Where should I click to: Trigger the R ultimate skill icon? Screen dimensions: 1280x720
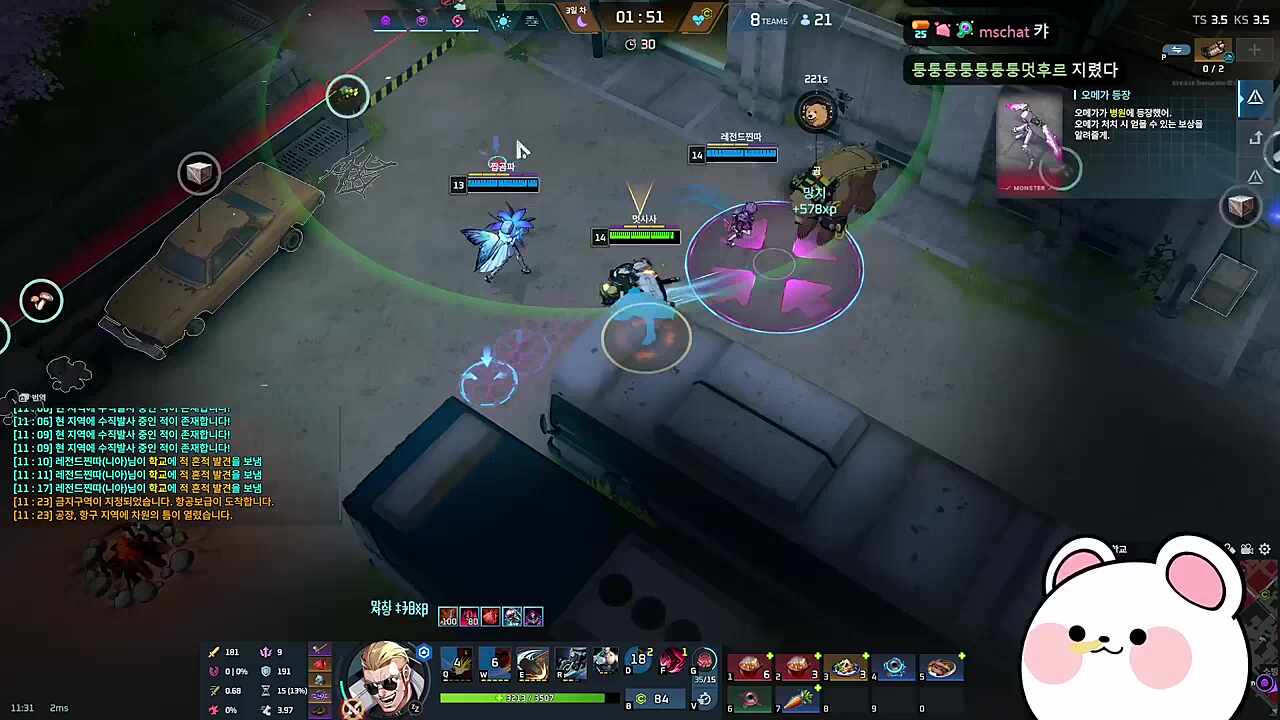(x=570, y=663)
